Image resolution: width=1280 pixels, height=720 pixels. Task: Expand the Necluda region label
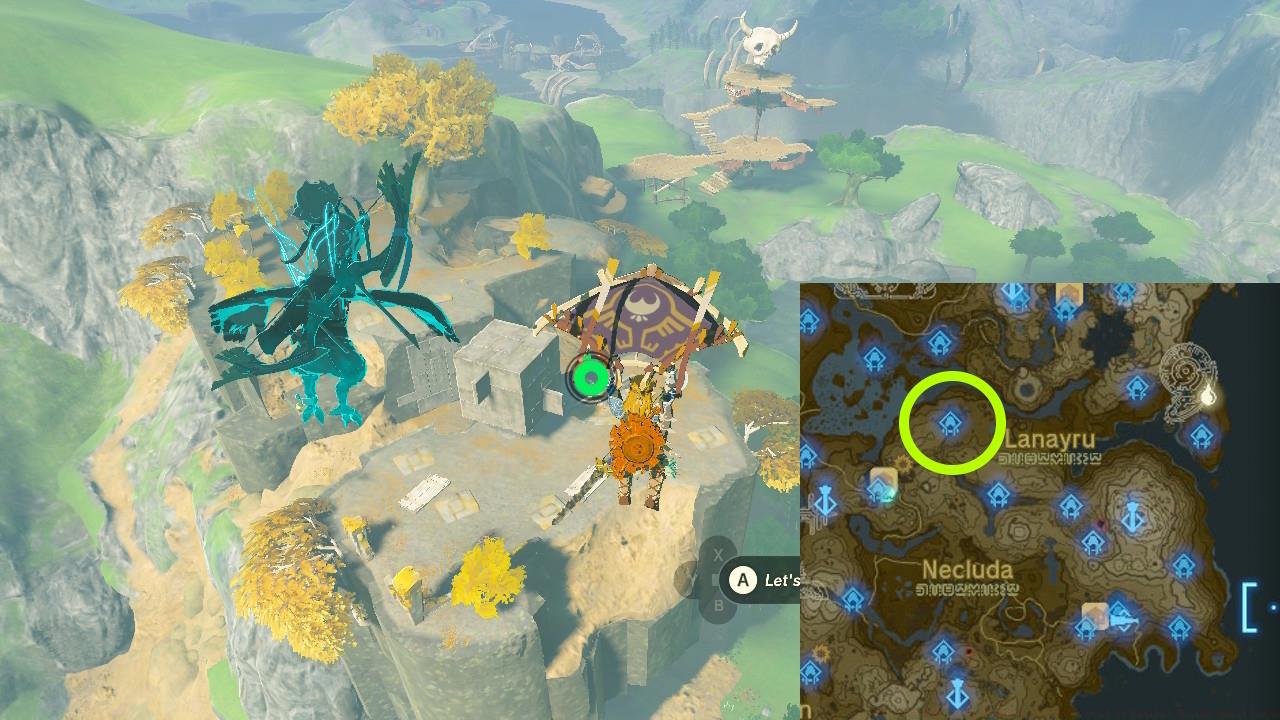tap(966, 567)
